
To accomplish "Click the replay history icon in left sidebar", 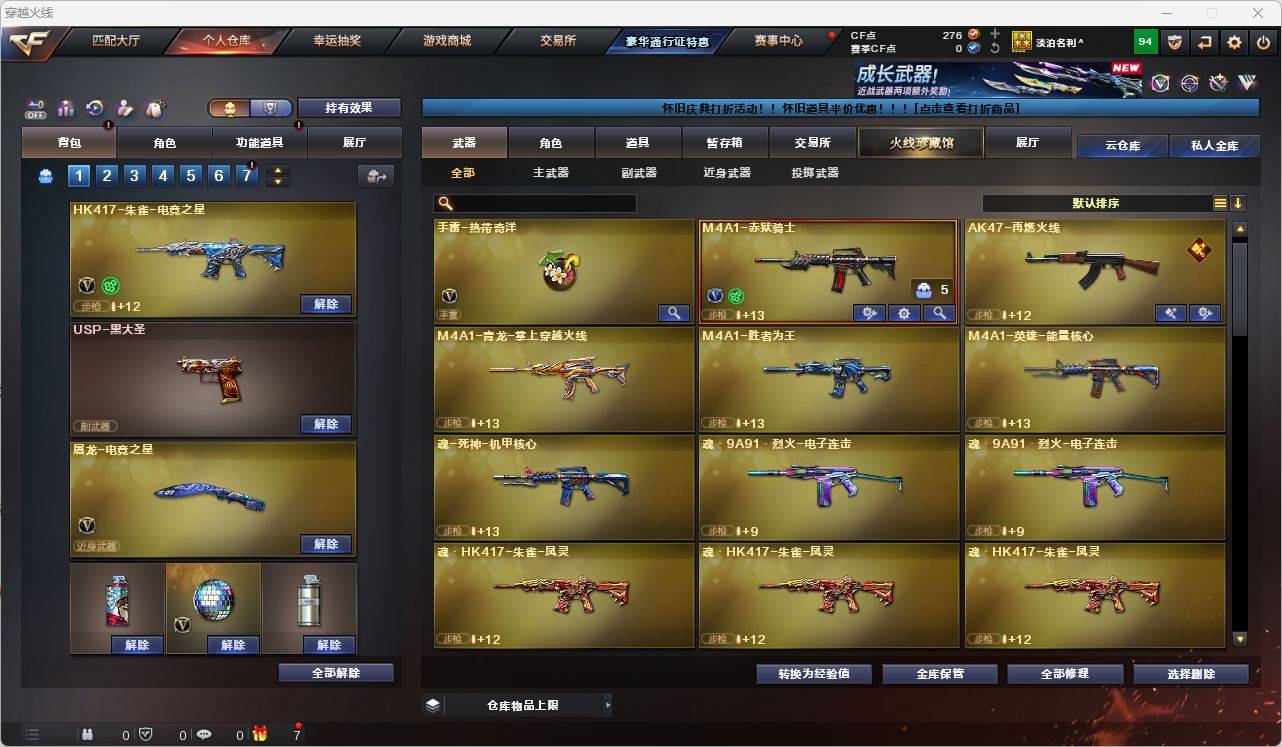I will click(x=95, y=108).
